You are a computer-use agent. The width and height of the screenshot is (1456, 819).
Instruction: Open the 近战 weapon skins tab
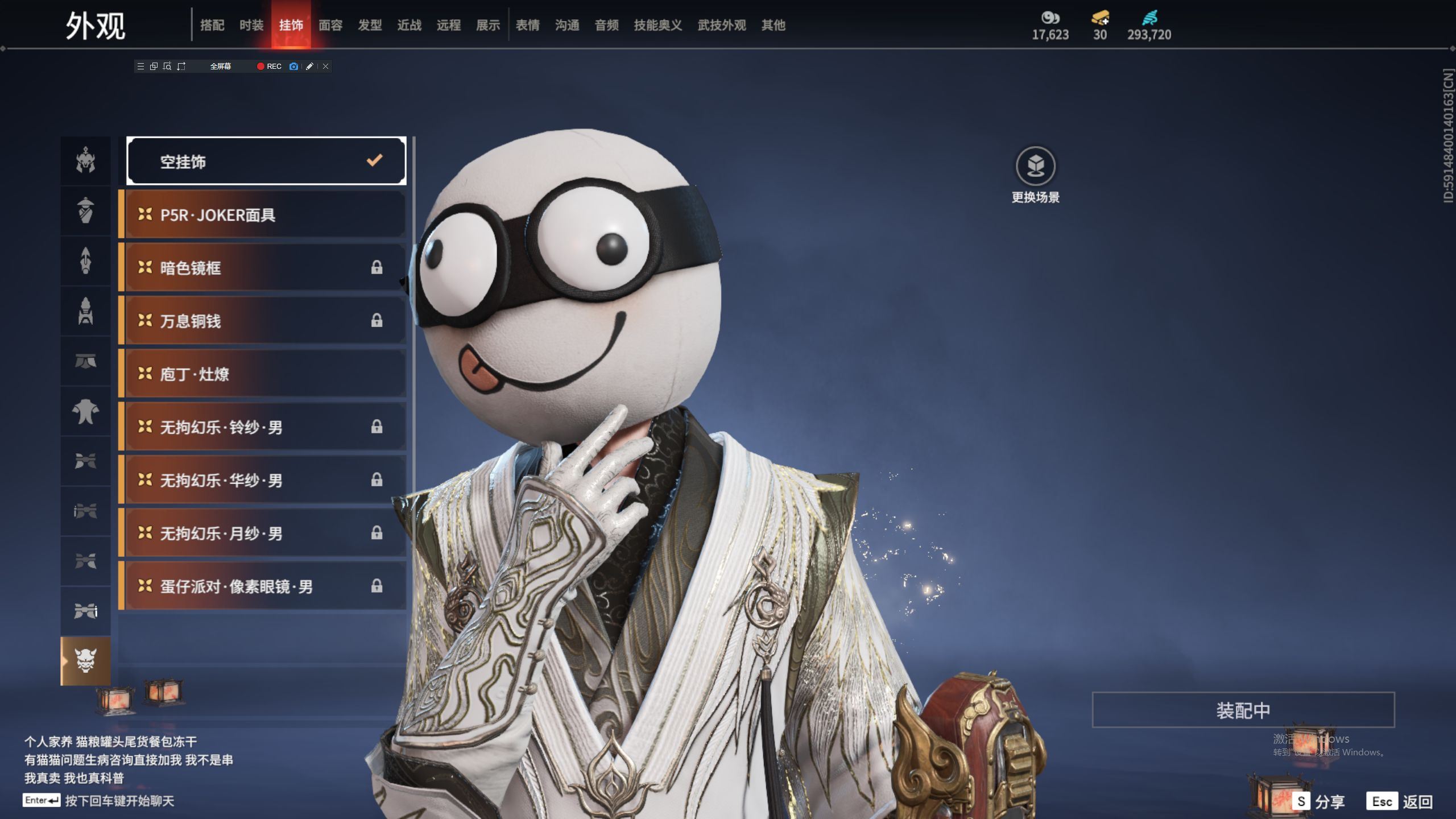[409, 25]
